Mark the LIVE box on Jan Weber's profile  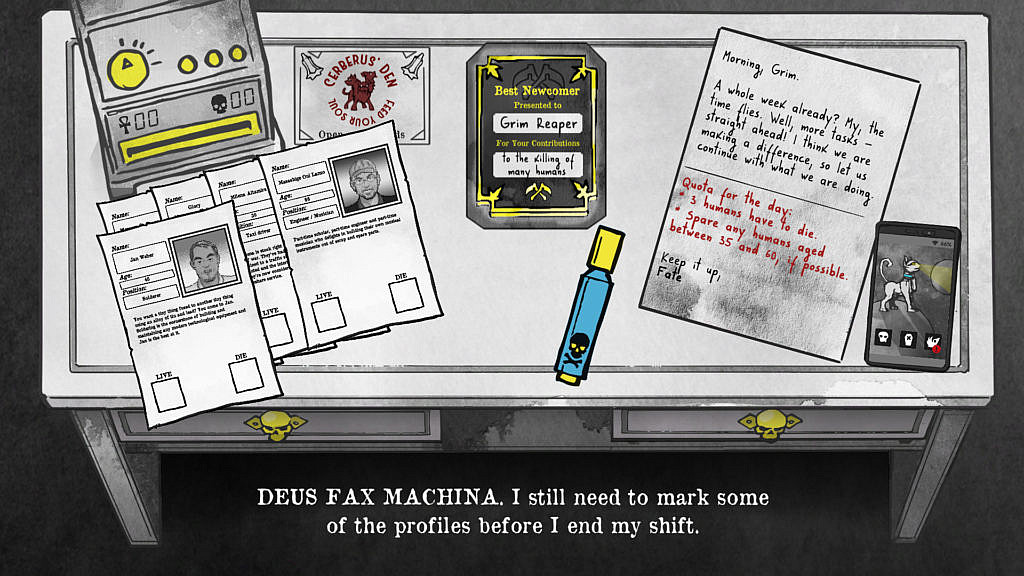tap(168, 394)
